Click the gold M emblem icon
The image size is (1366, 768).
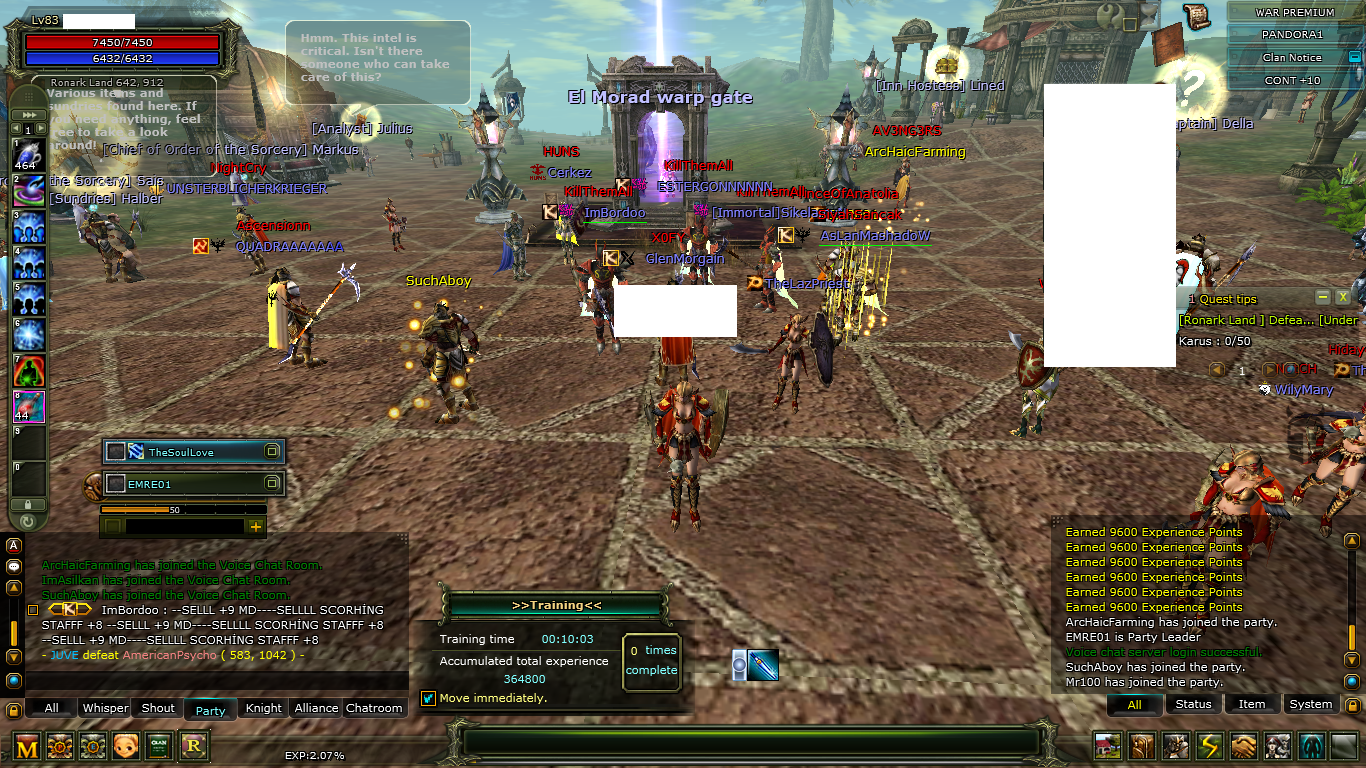27,747
